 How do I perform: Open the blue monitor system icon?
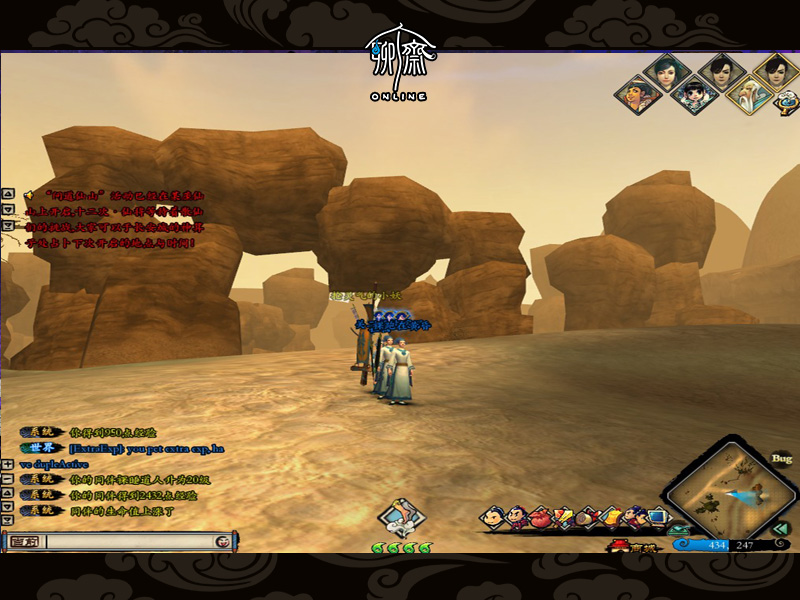click(x=657, y=517)
